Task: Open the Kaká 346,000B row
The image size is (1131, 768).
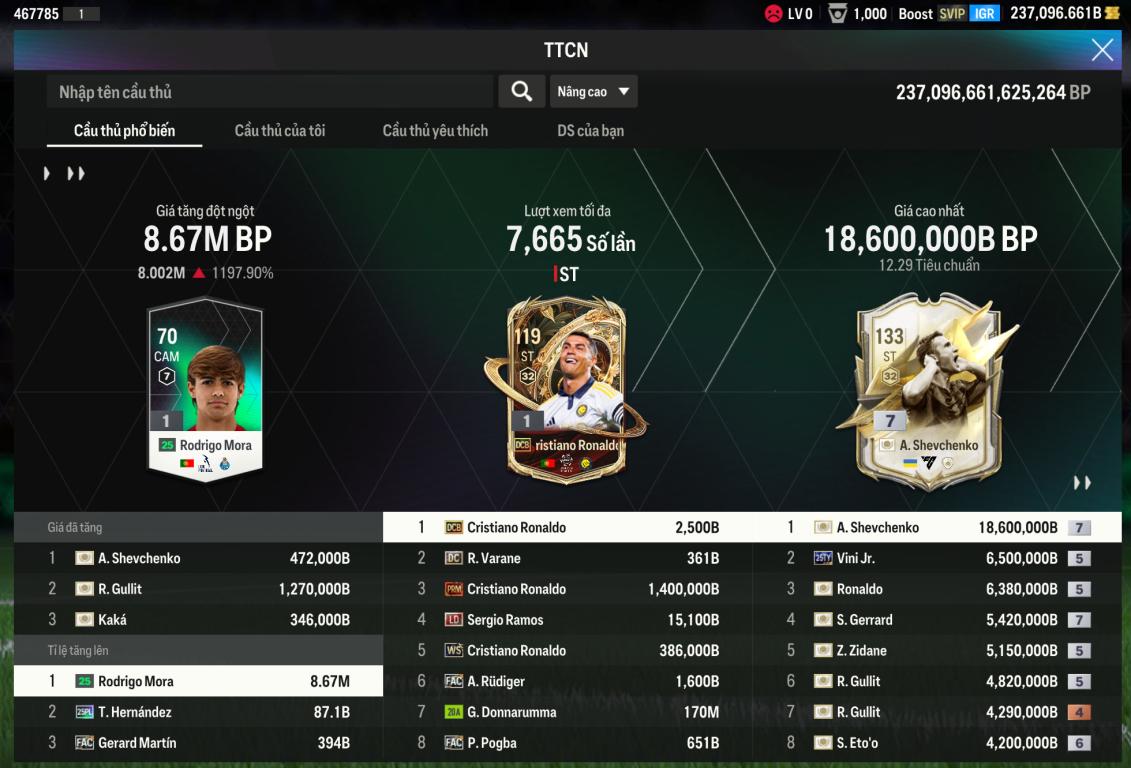Action: tap(198, 620)
